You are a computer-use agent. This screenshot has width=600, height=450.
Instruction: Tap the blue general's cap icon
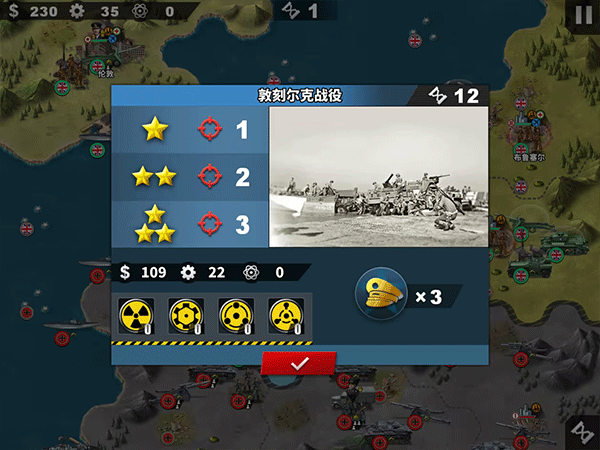[381, 294]
